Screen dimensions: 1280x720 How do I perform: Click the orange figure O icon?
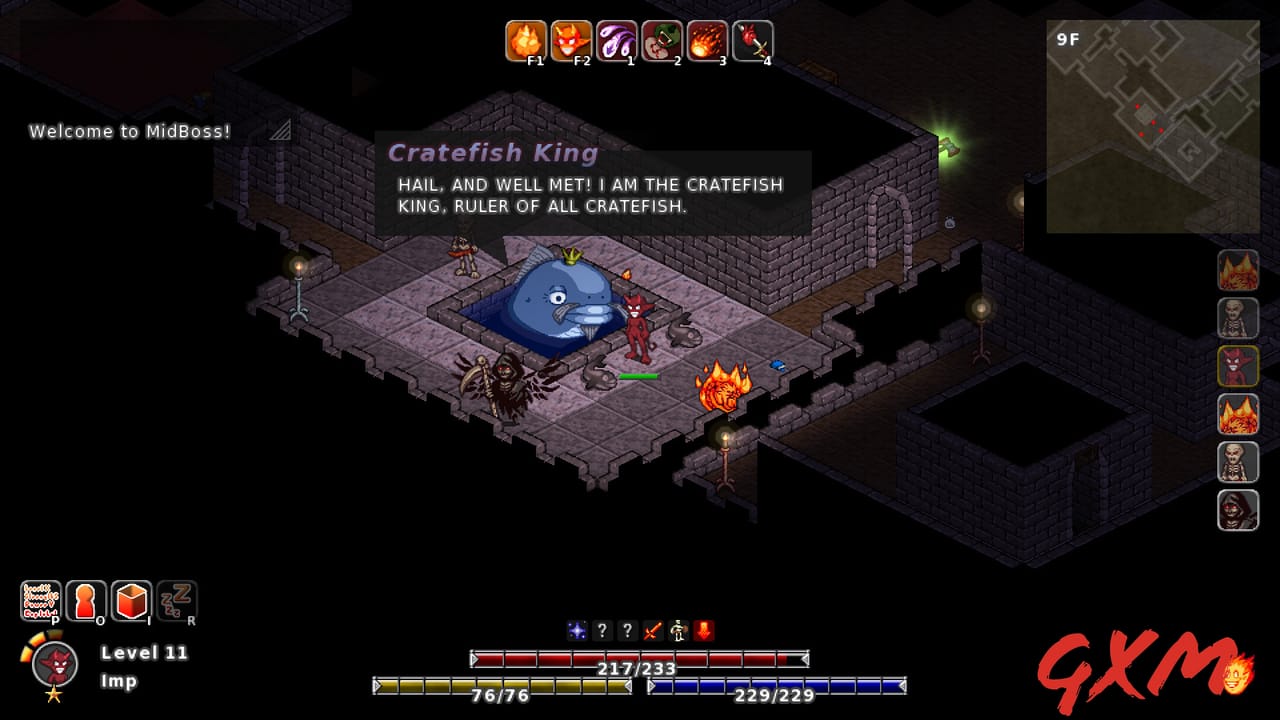pyautogui.click(x=86, y=600)
